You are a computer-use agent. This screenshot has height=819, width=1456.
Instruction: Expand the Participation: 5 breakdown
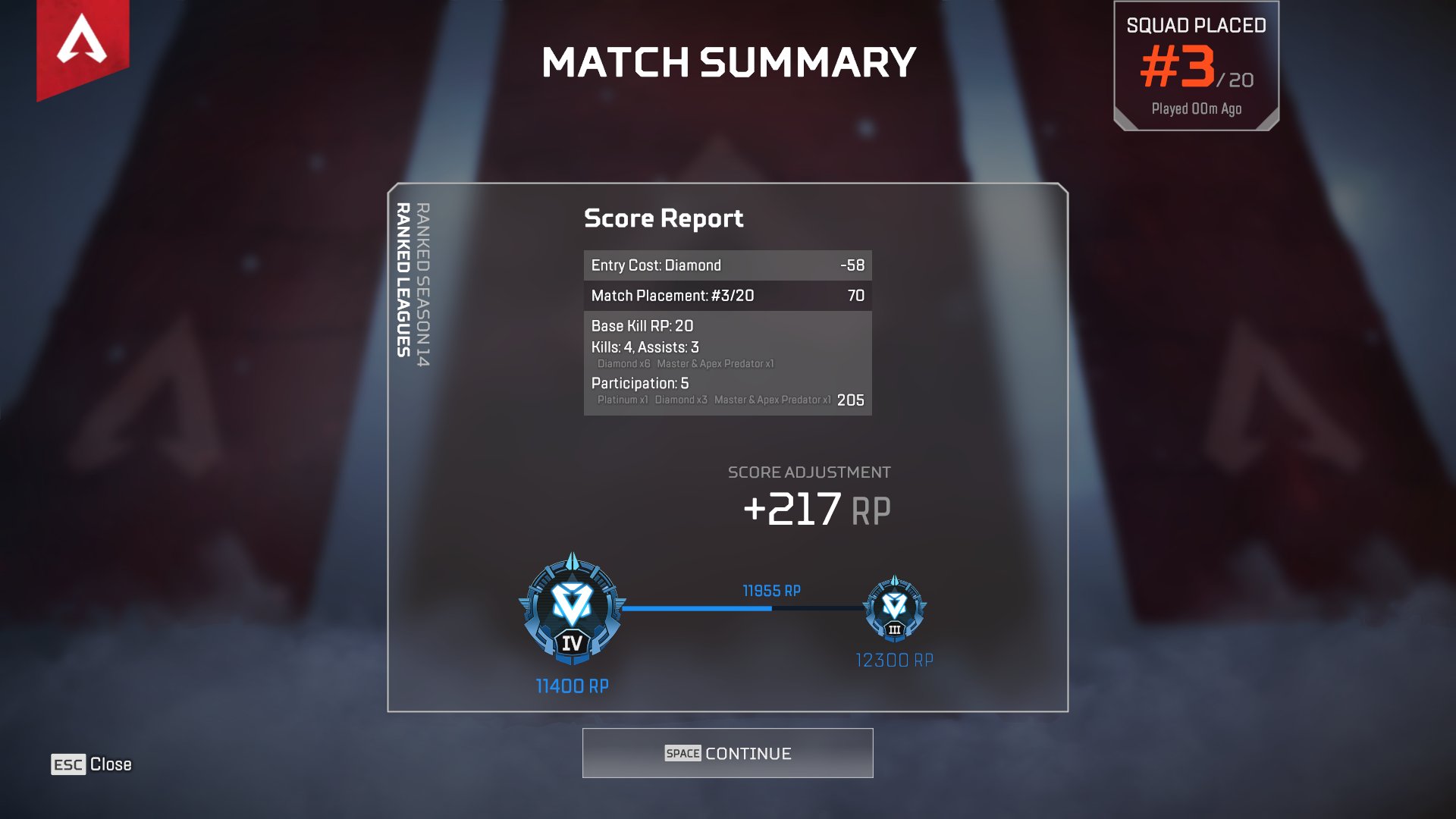(639, 384)
